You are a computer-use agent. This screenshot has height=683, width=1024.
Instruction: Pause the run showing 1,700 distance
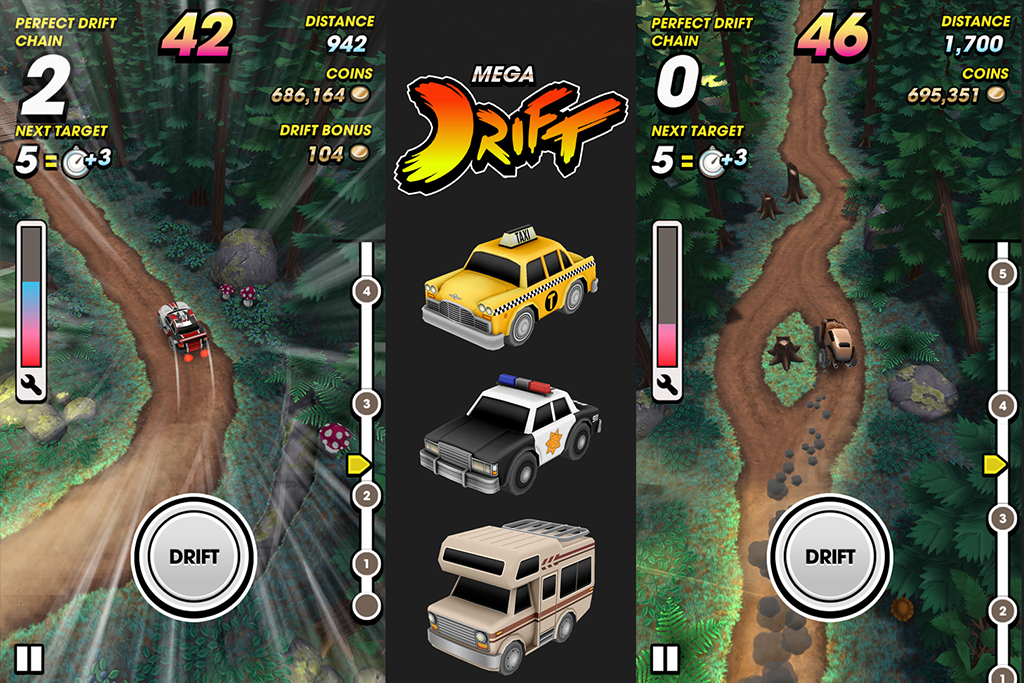[665, 659]
